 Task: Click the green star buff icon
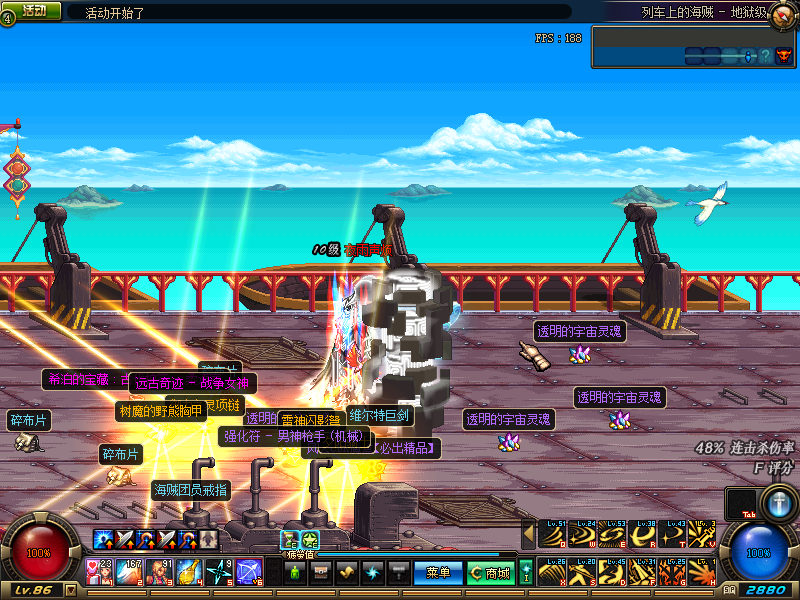(x=311, y=540)
